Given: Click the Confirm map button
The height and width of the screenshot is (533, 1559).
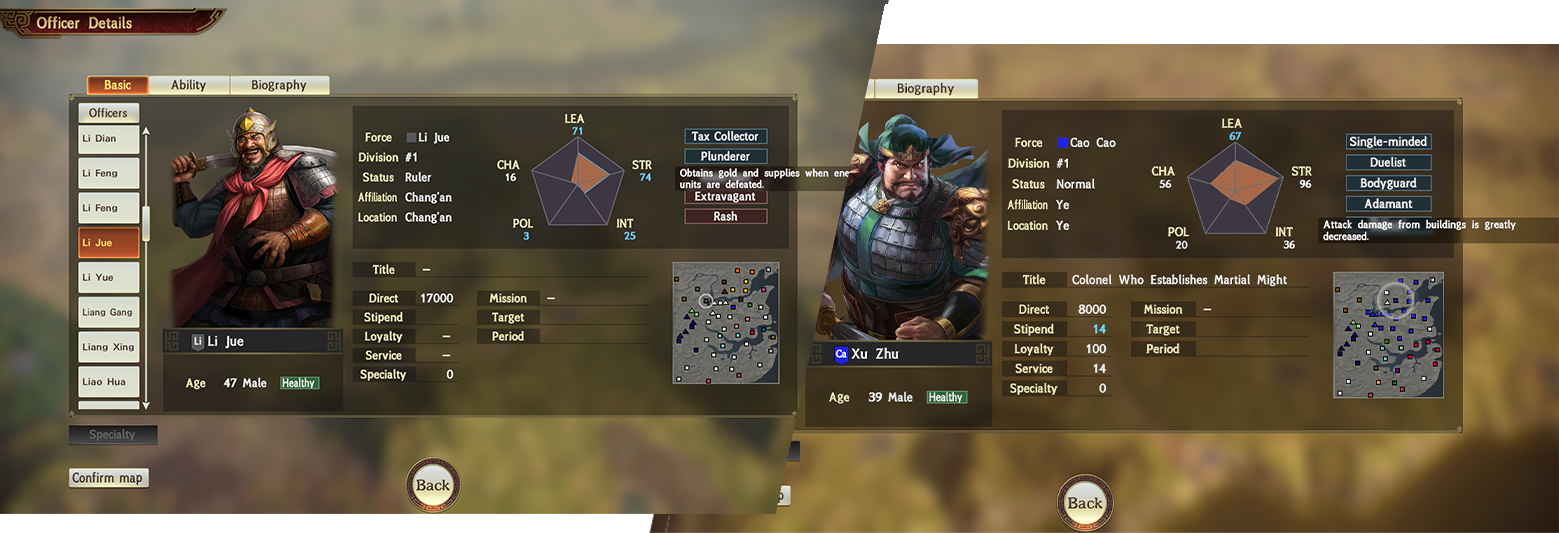Looking at the screenshot, I should (x=108, y=478).
